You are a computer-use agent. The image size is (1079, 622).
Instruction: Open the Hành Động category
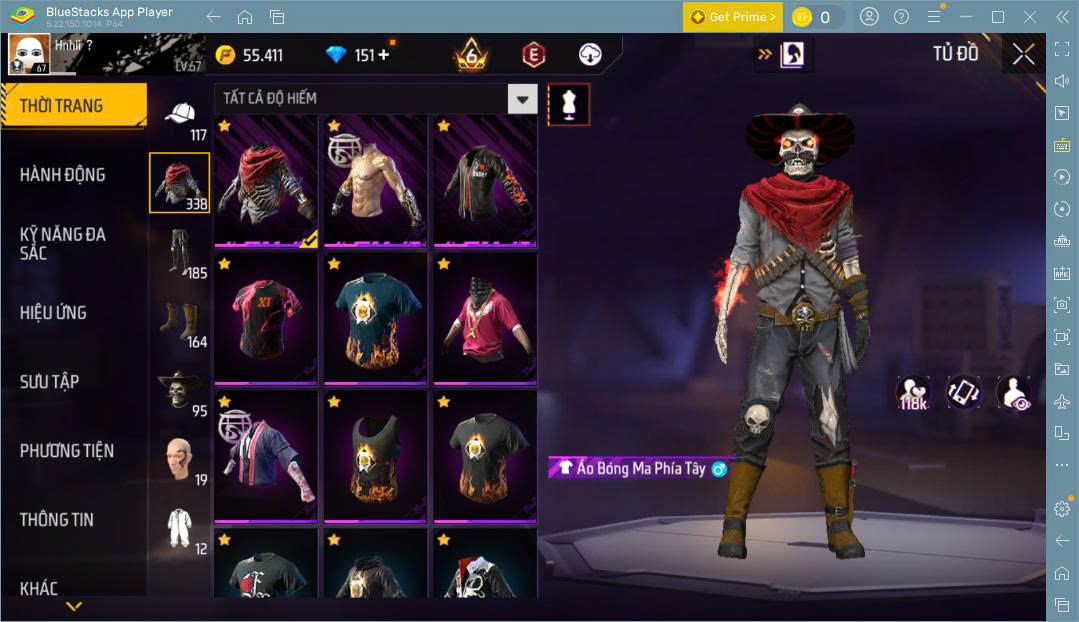62,175
